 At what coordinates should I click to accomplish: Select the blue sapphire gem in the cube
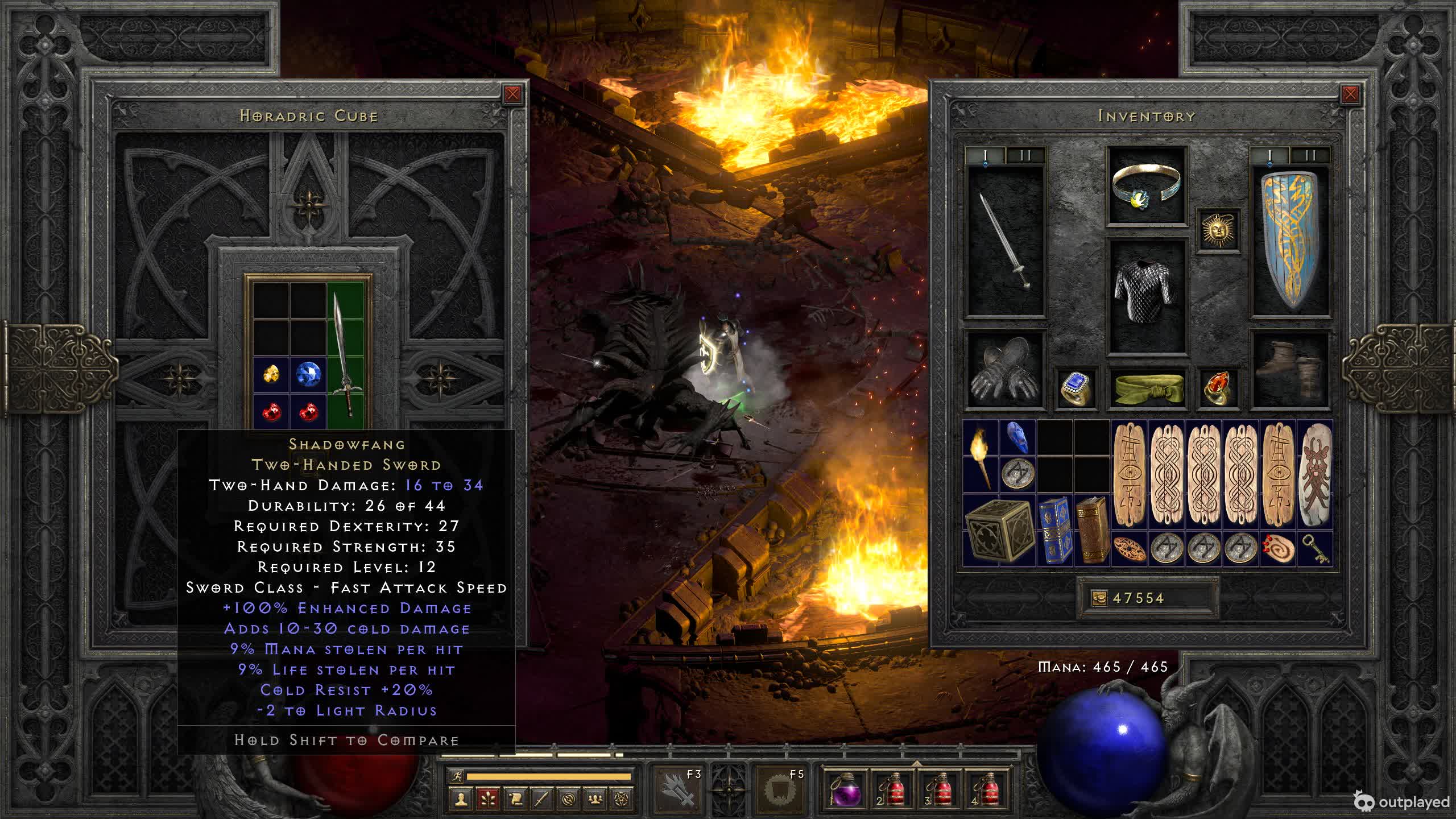[x=308, y=375]
